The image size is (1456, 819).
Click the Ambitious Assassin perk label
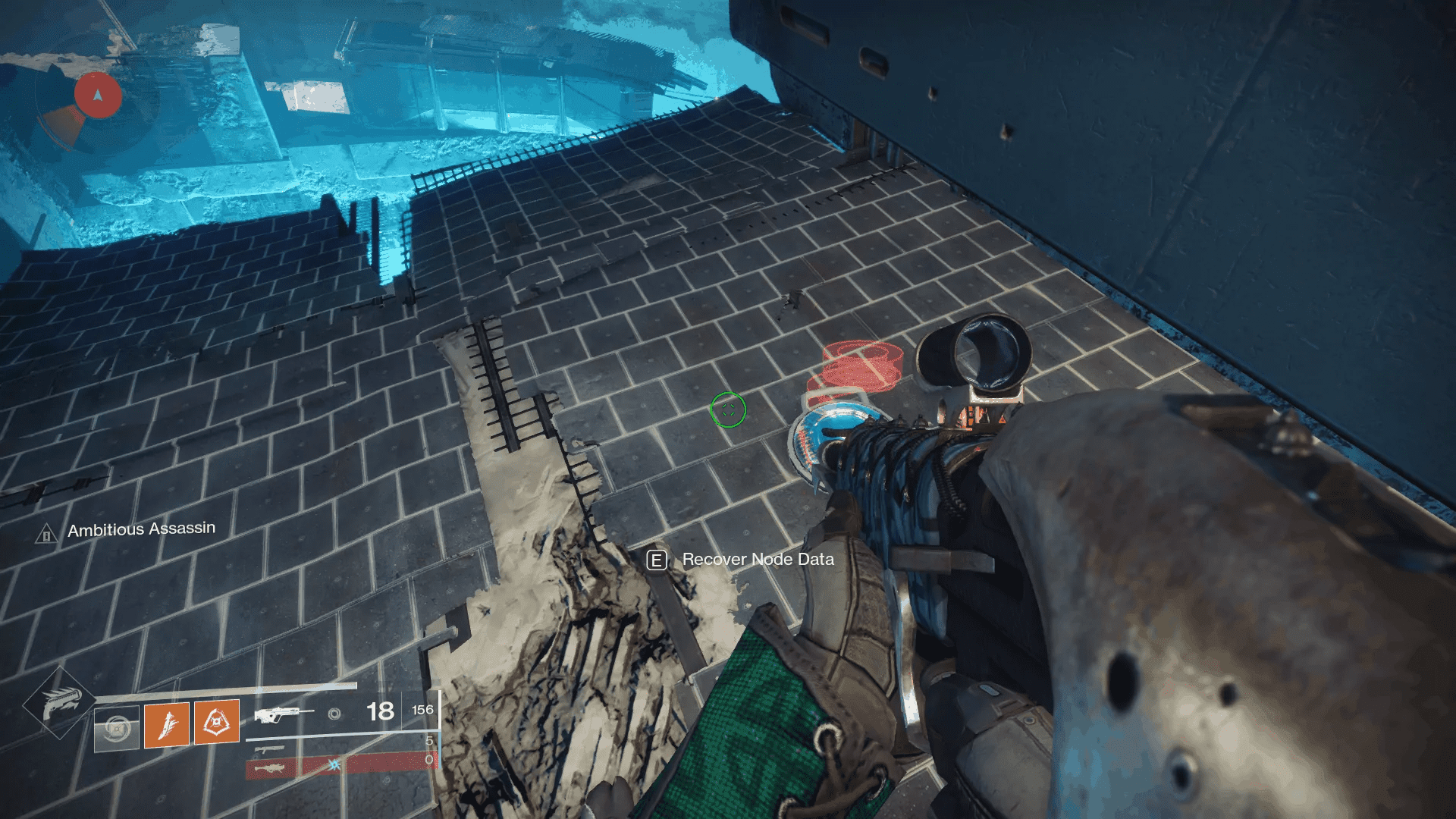142,530
